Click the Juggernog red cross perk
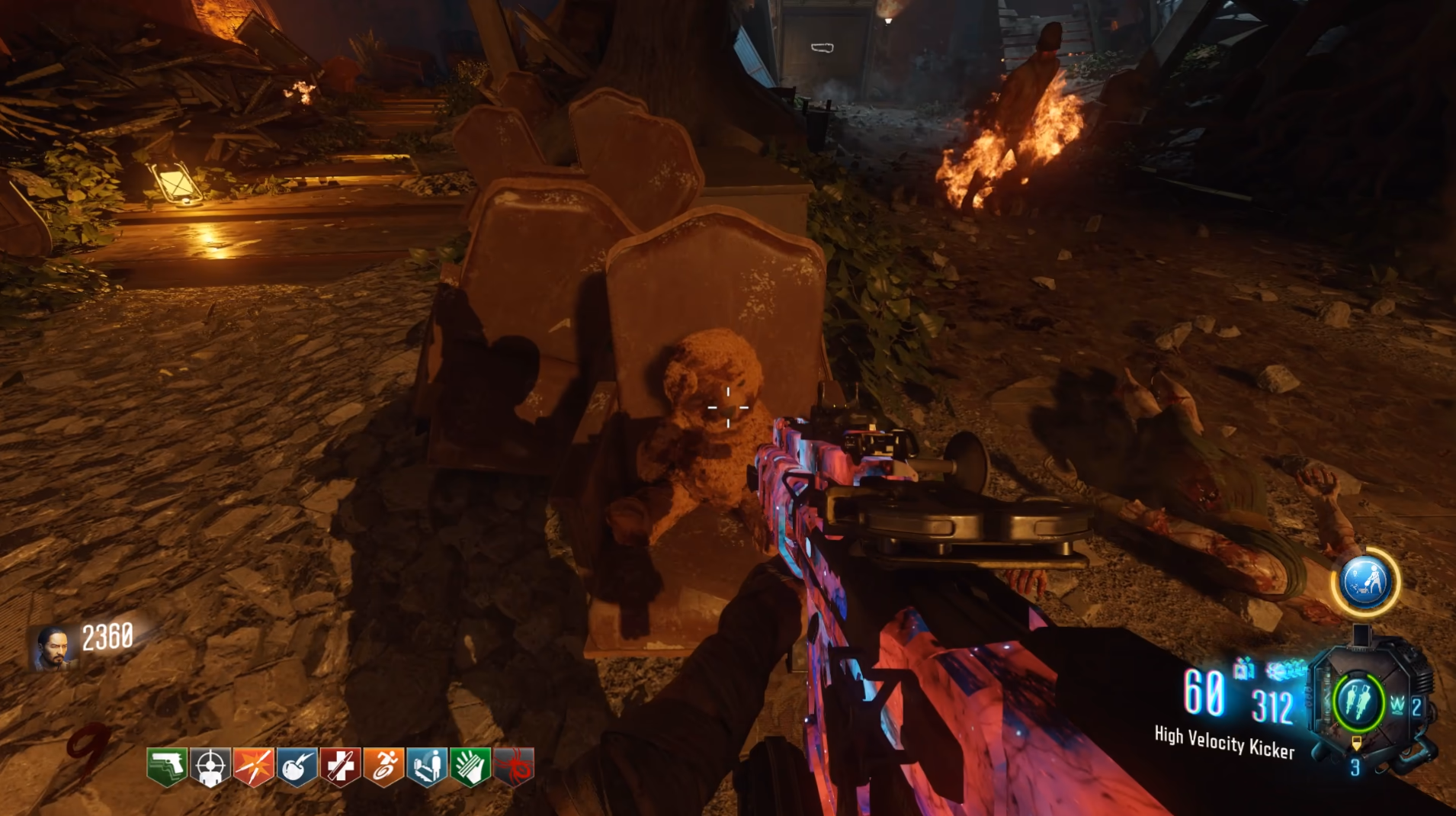 pos(341,766)
